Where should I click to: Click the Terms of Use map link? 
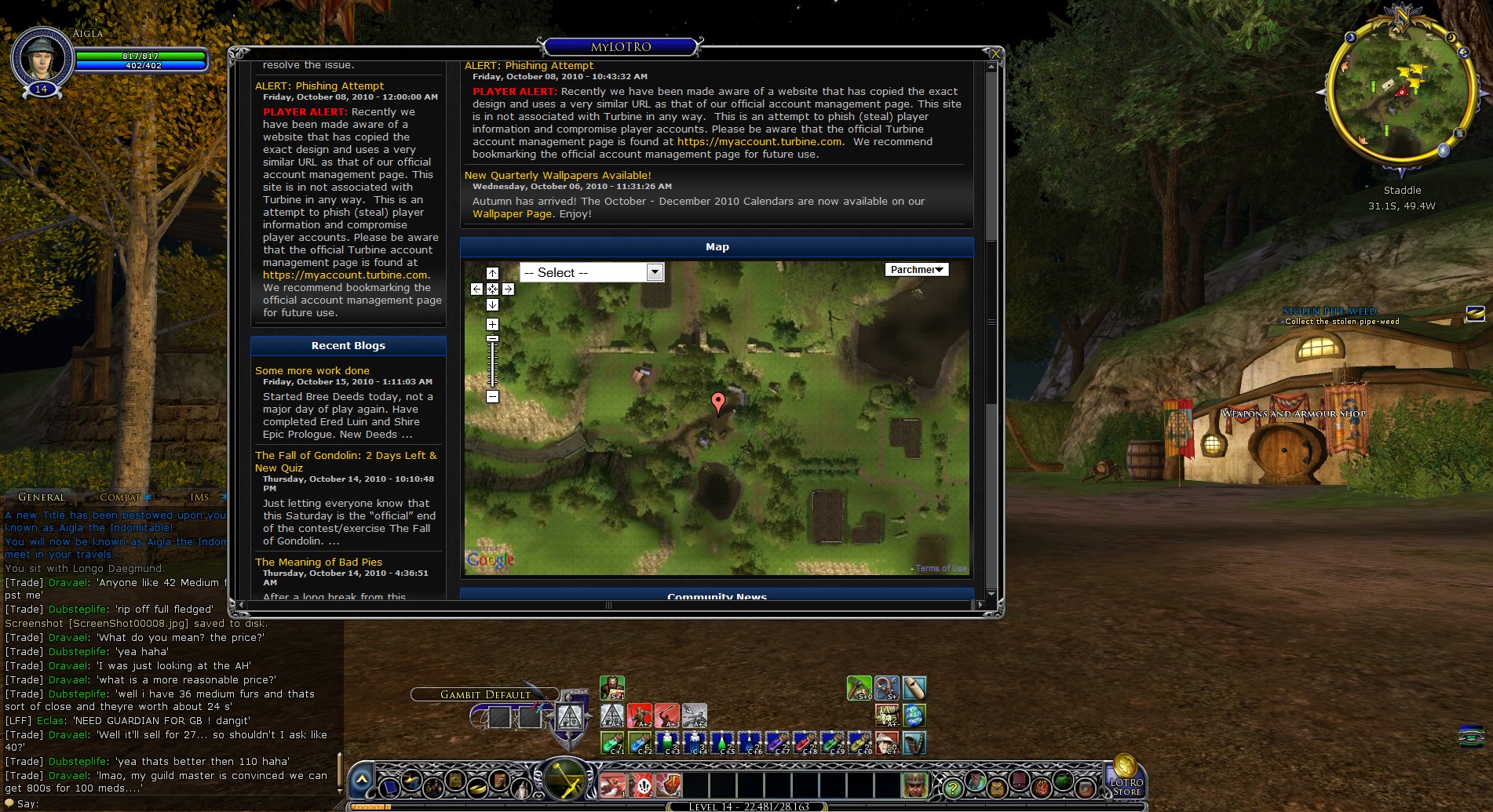point(940,568)
